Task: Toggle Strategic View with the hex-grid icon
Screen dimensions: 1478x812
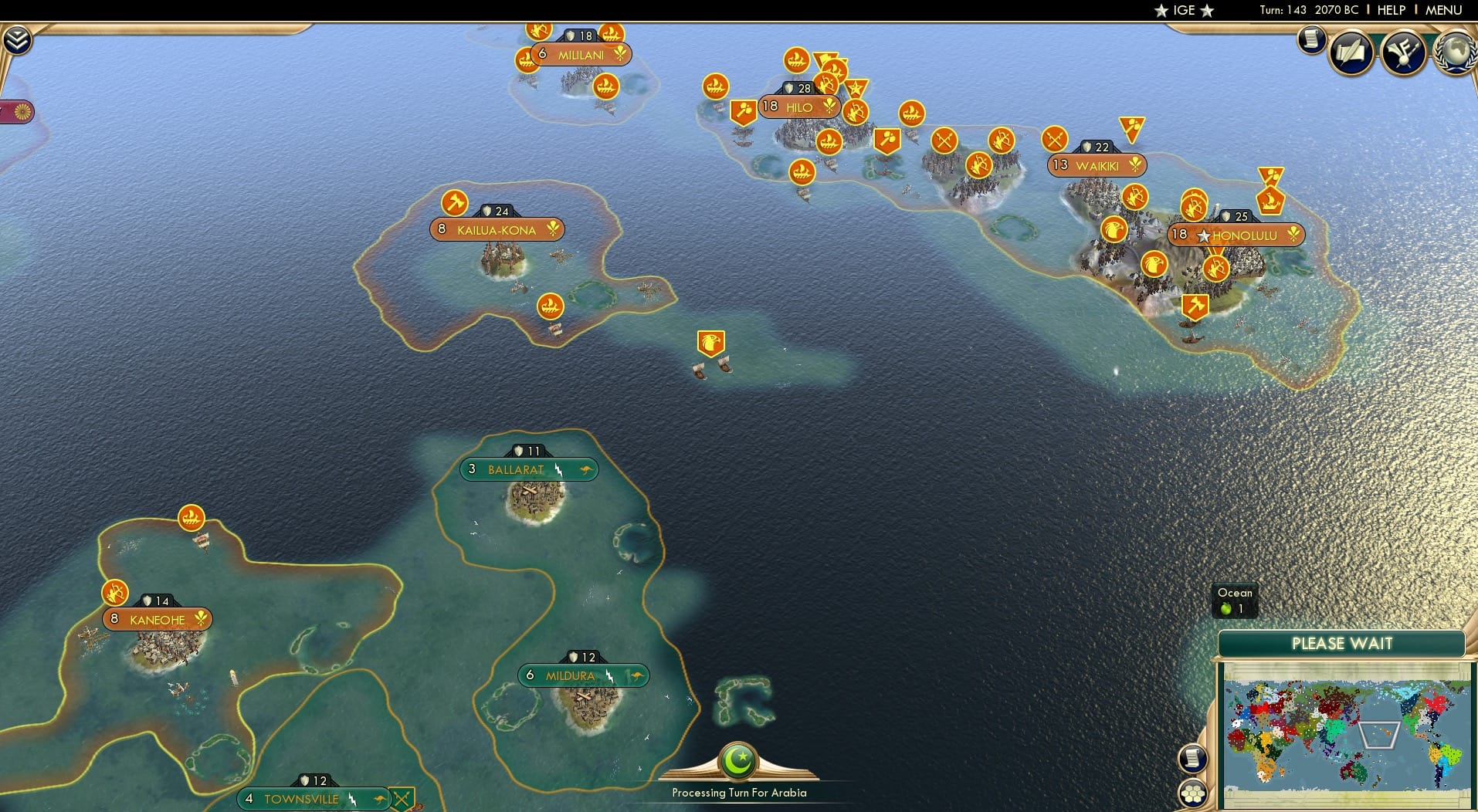Action: coord(1195,793)
